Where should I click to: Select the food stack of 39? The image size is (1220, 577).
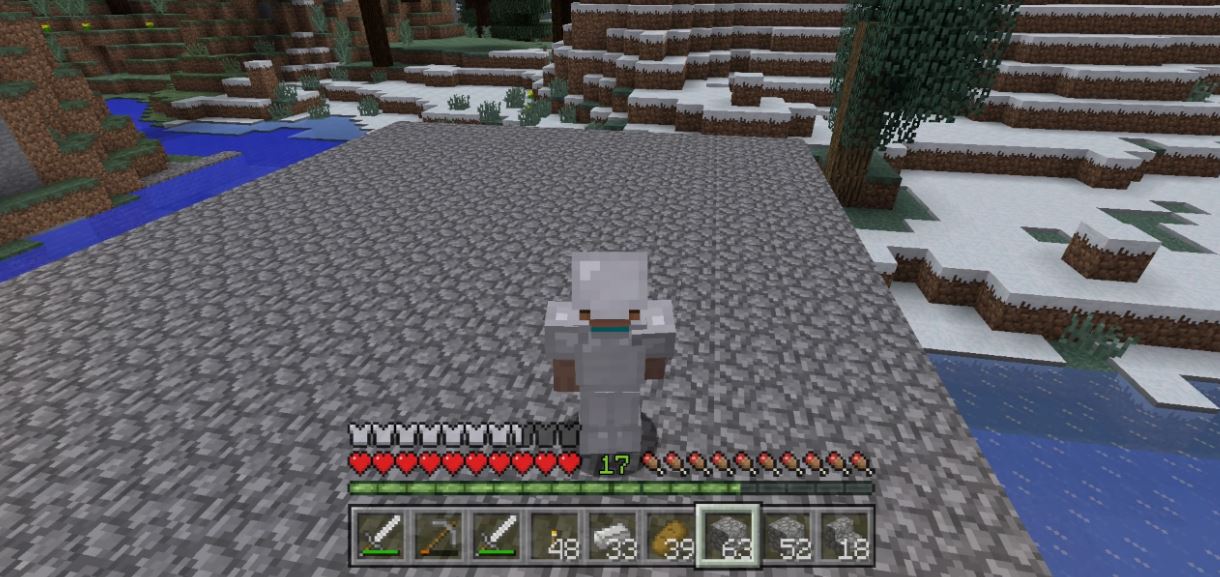pyautogui.click(x=670, y=534)
